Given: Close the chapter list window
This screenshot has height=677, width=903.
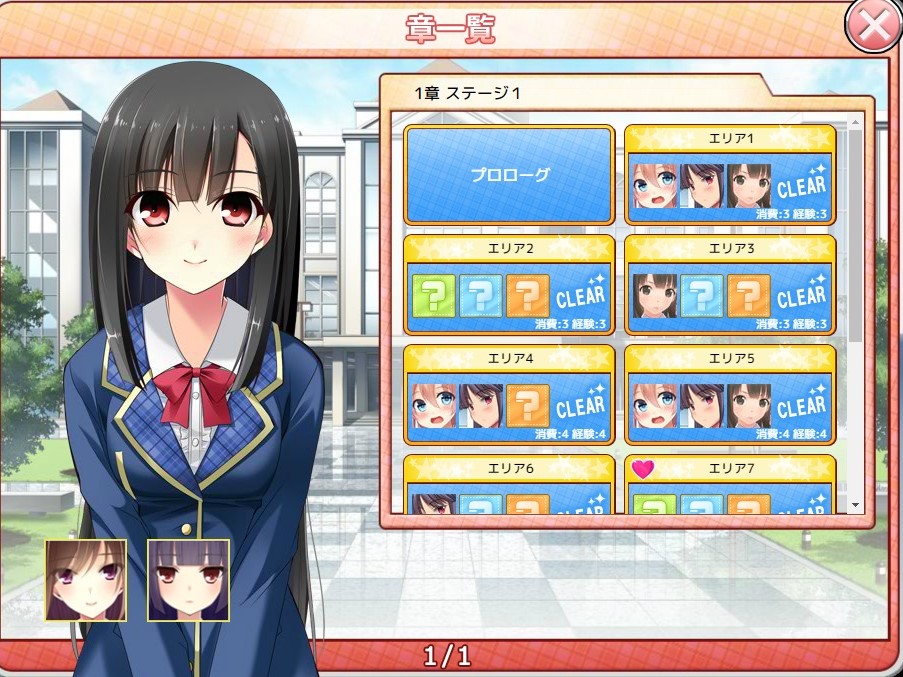Looking at the screenshot, I should click(x=873, y=26).
